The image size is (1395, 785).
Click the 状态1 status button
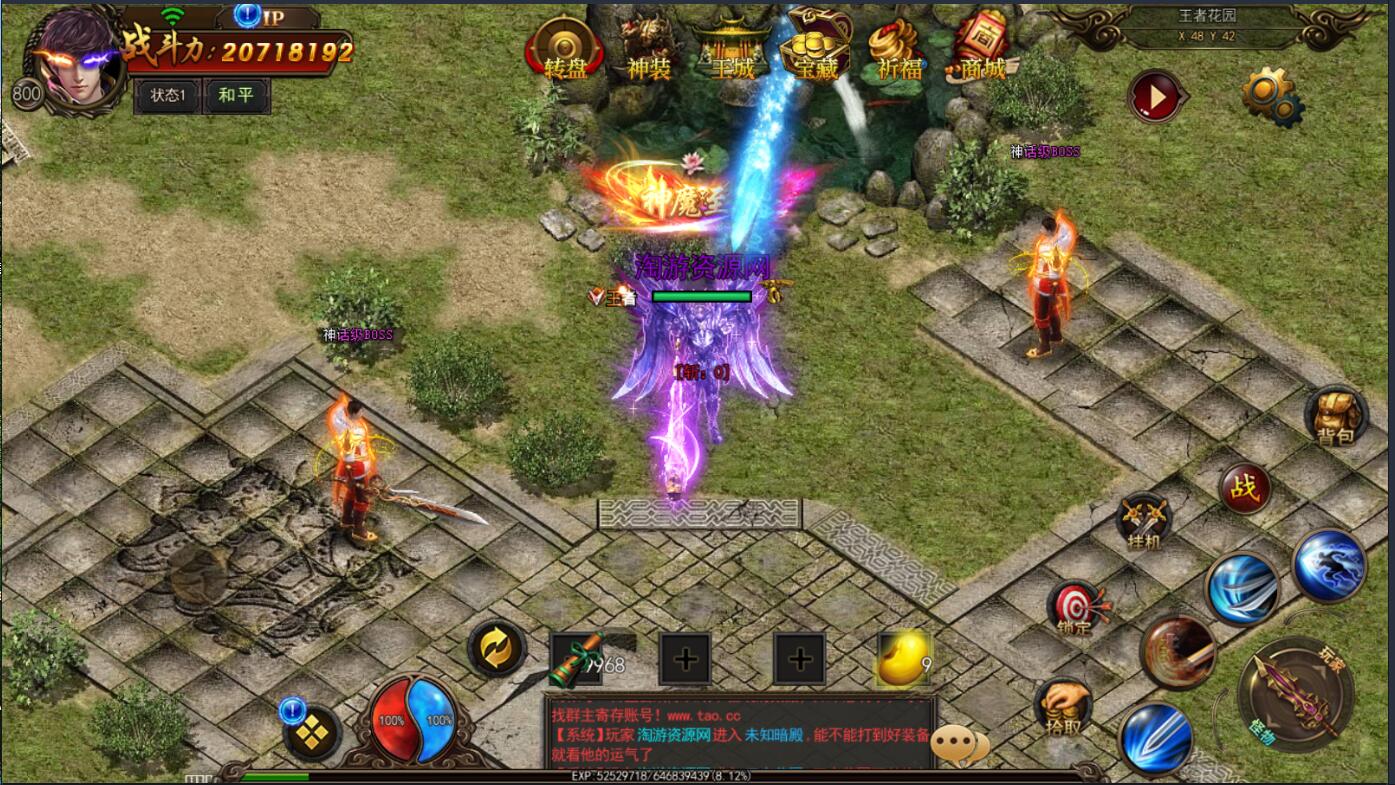[167, 96]
